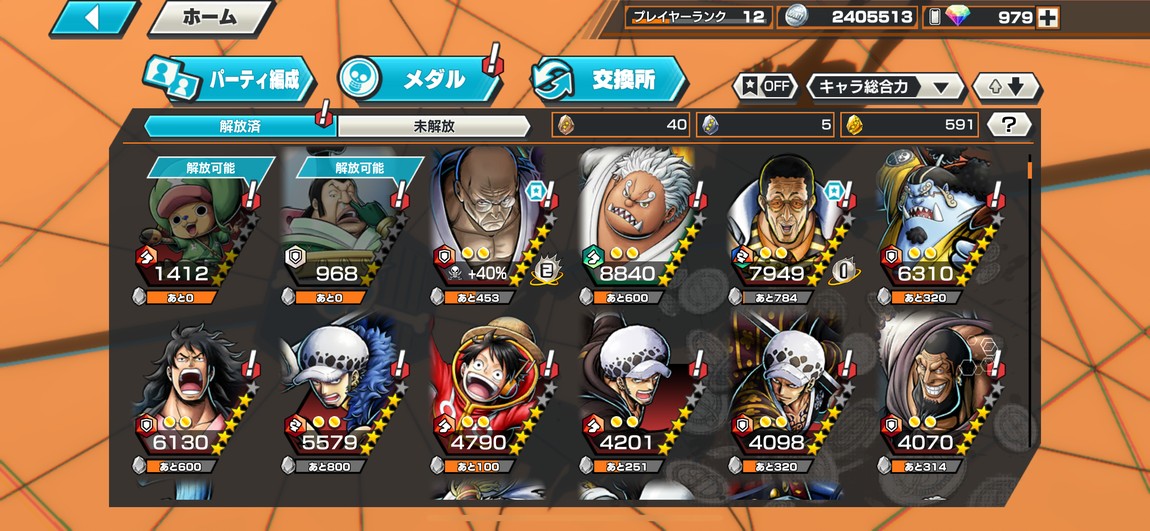
Task: Open キャラ総合力 sort dropdown
Action: pos(885,86)
